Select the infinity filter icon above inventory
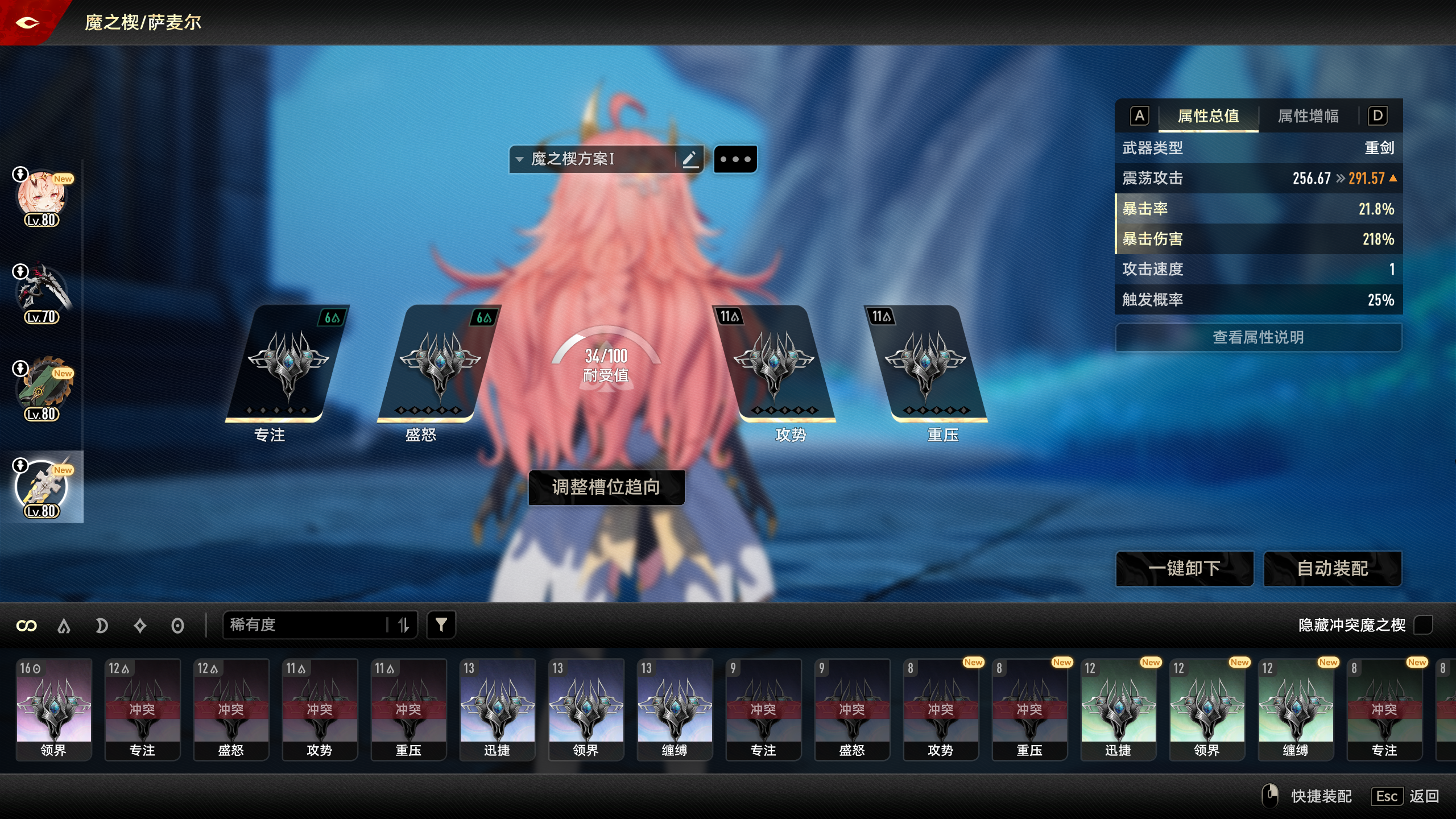Image resolution: width=1456 pixels, height=819 pixels. coord(26,625)
